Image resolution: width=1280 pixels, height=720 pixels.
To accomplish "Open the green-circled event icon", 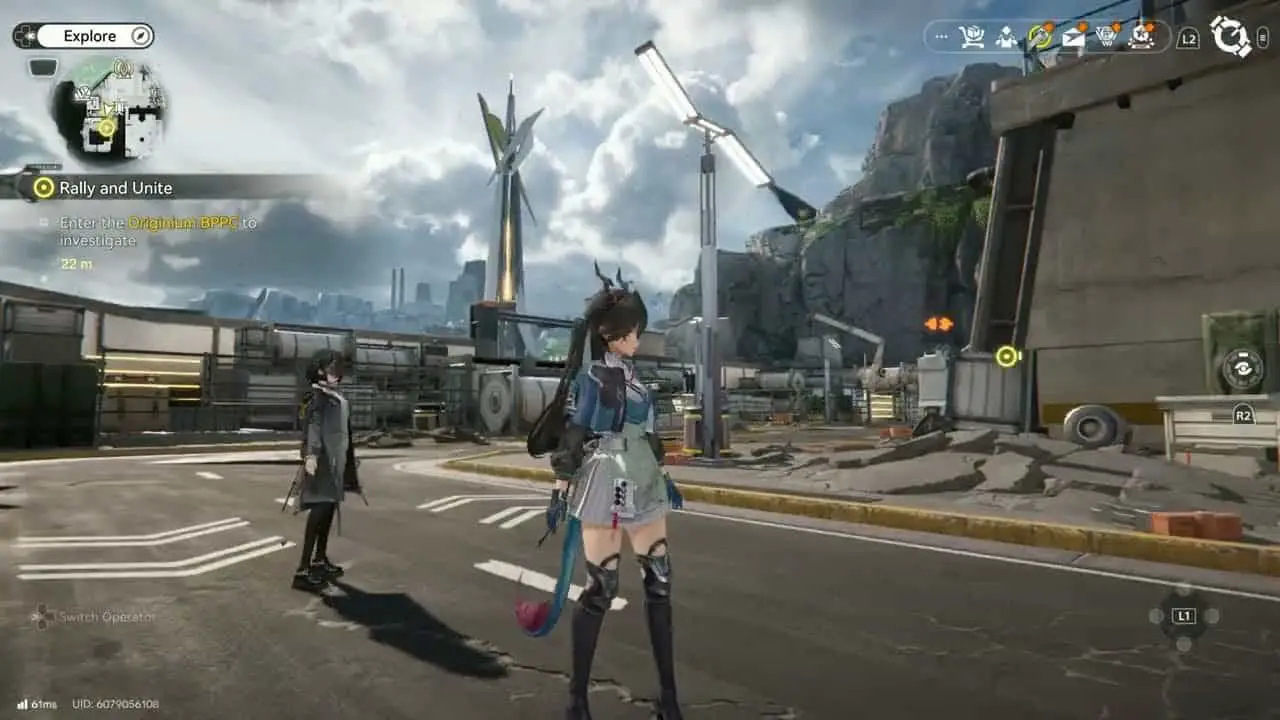I will [1040, 37].
